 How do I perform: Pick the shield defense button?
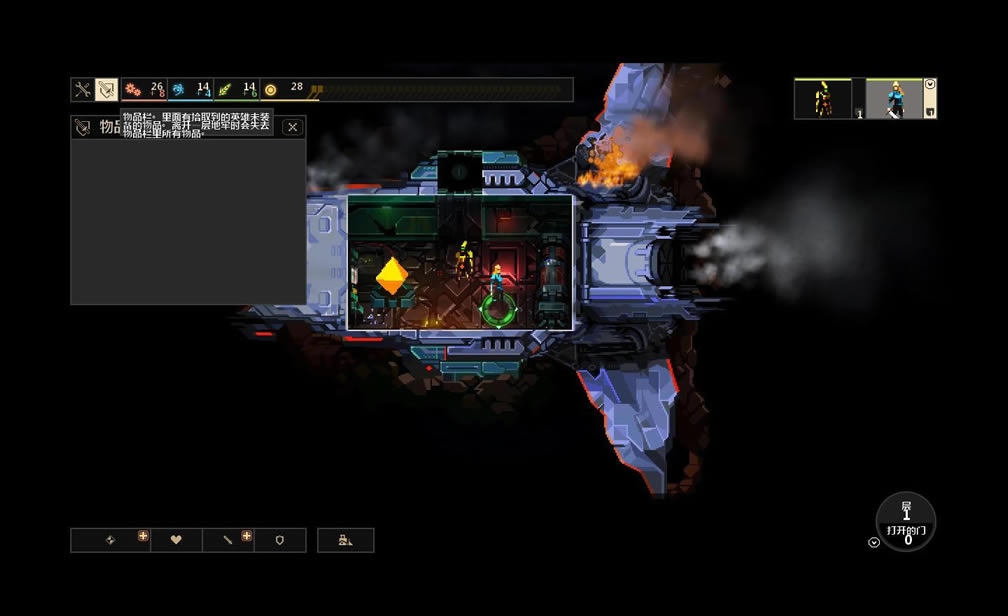[x=280, y=540]
